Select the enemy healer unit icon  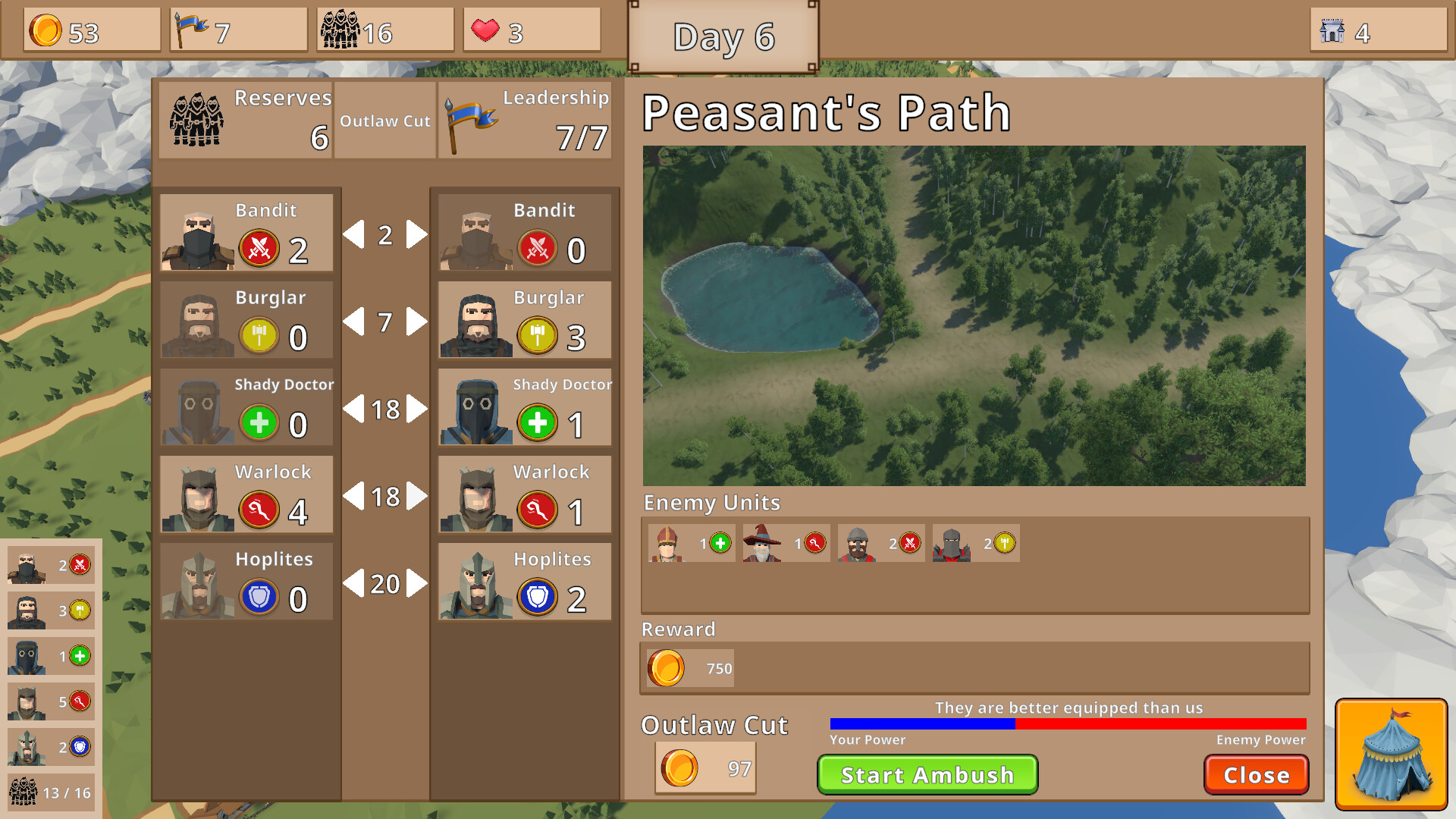[667, 543]
